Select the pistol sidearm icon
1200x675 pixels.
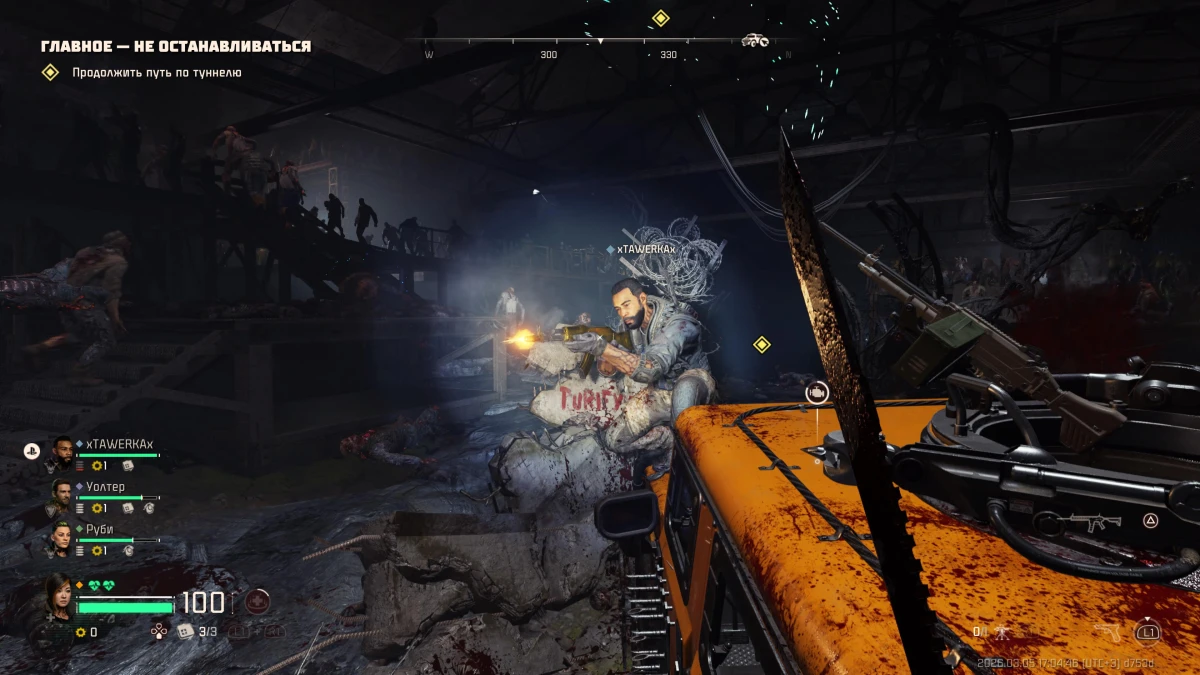click(x=1109, y=632)
